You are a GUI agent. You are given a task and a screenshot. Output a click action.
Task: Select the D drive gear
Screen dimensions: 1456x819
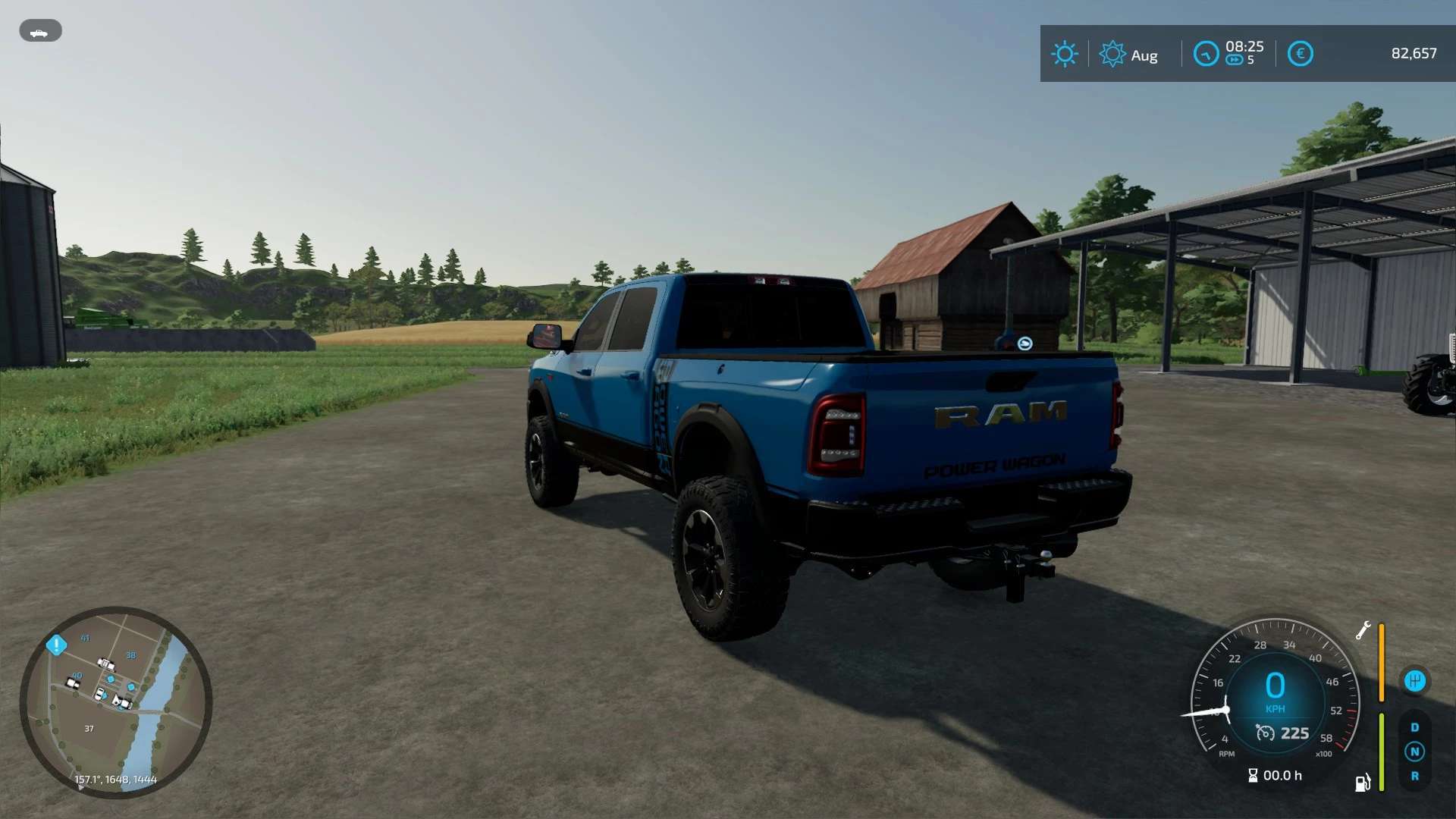[x=1414, y=727]
